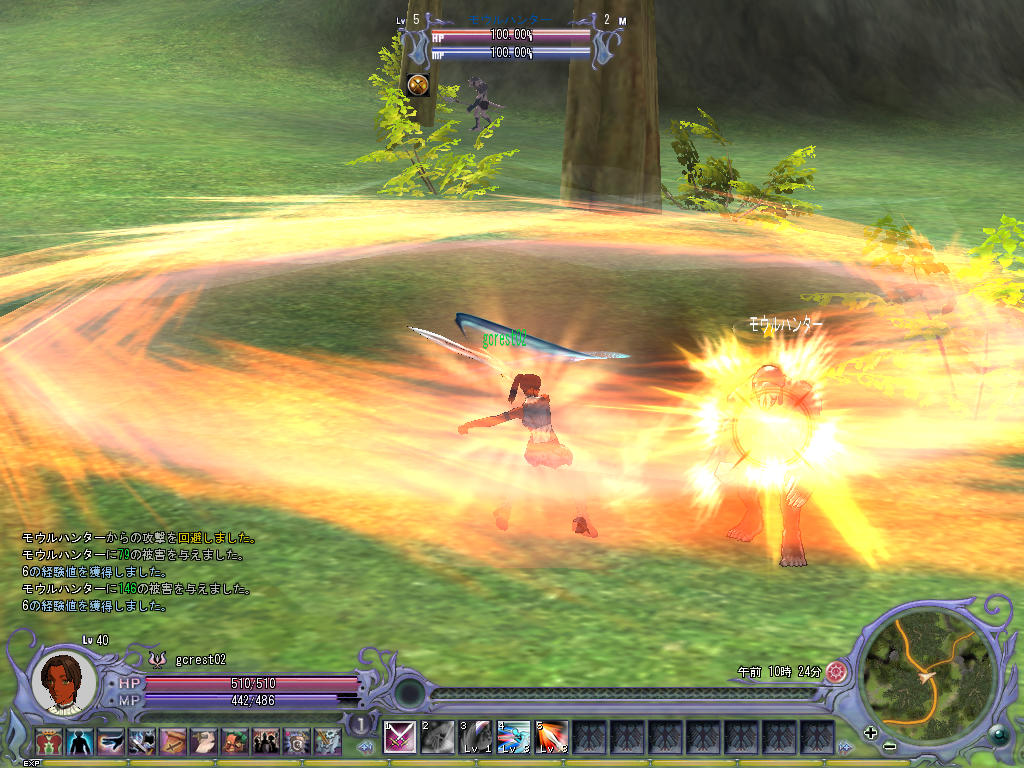
Task: Open the dark group silhouettes party icon
Action: [x=266, y=741]
